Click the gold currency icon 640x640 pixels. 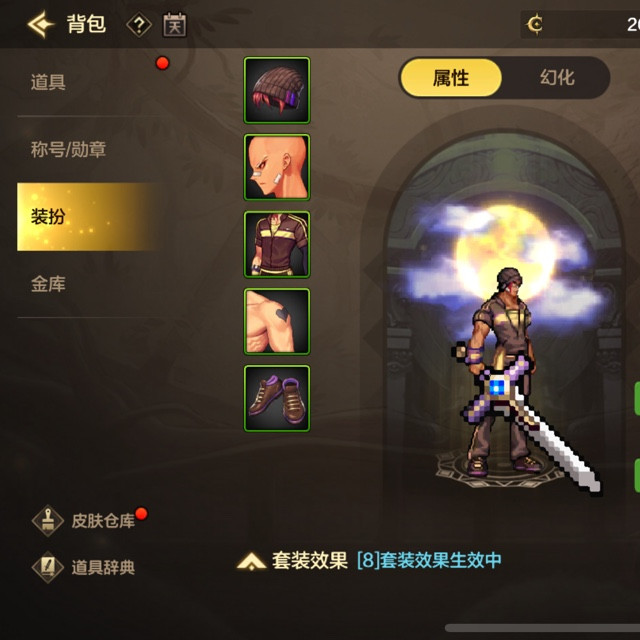(x=535, y=24)
